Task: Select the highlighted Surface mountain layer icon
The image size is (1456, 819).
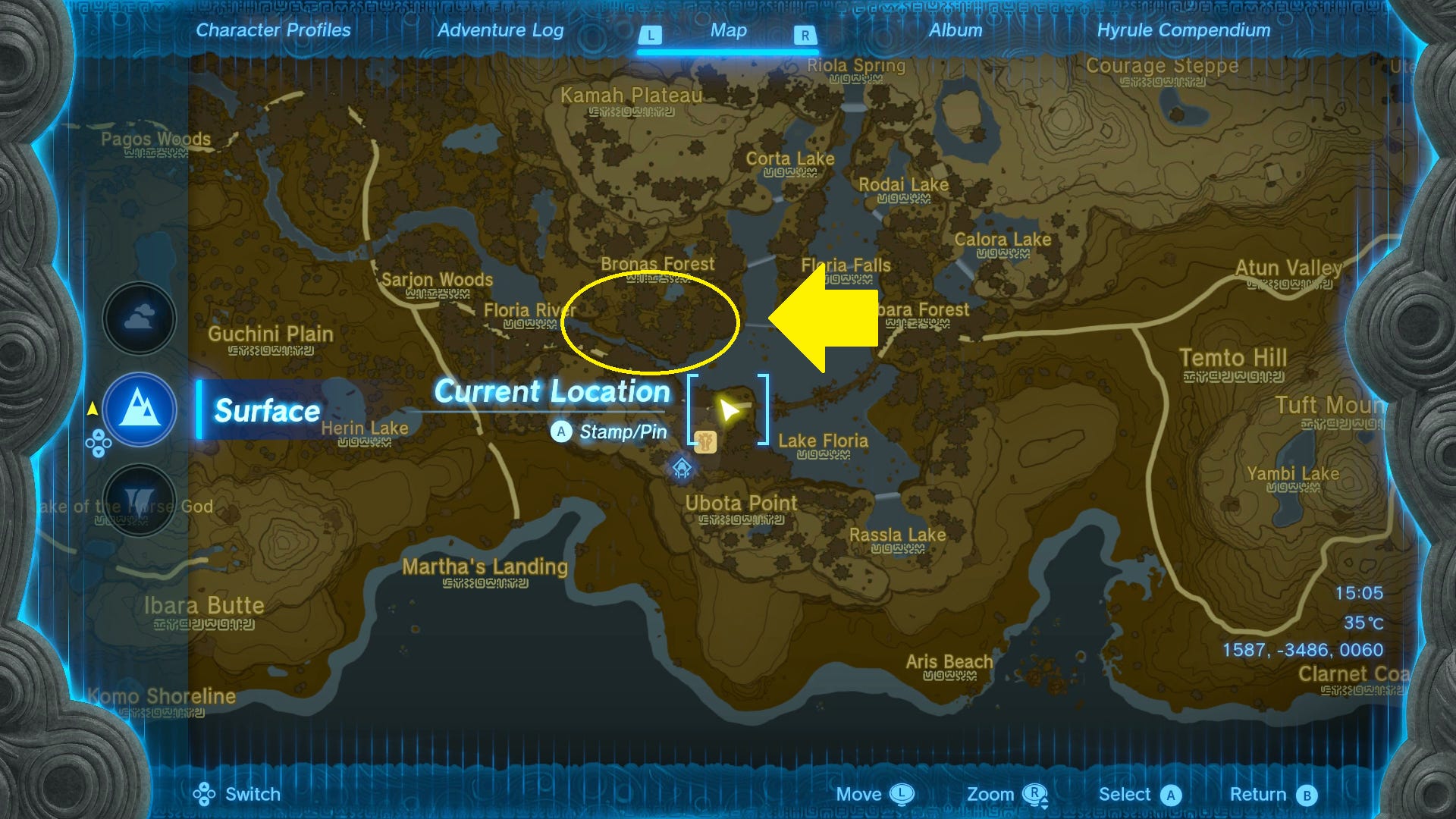Action: pyautogui.click(x=139, y=409)
